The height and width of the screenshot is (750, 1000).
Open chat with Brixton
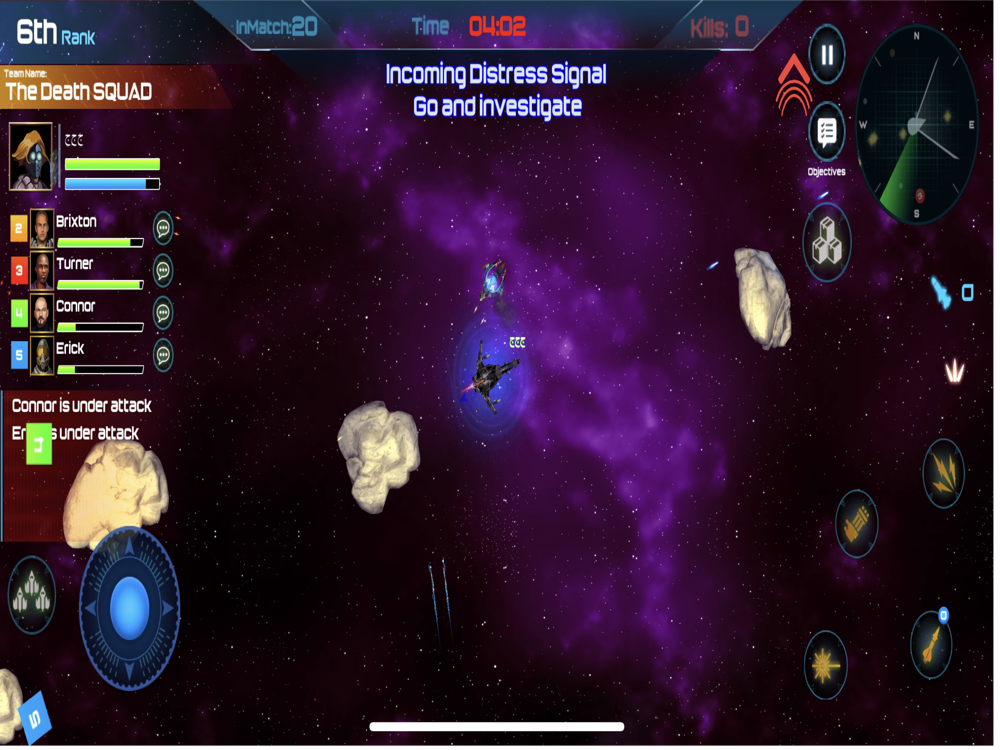click(x=163, y=228)
